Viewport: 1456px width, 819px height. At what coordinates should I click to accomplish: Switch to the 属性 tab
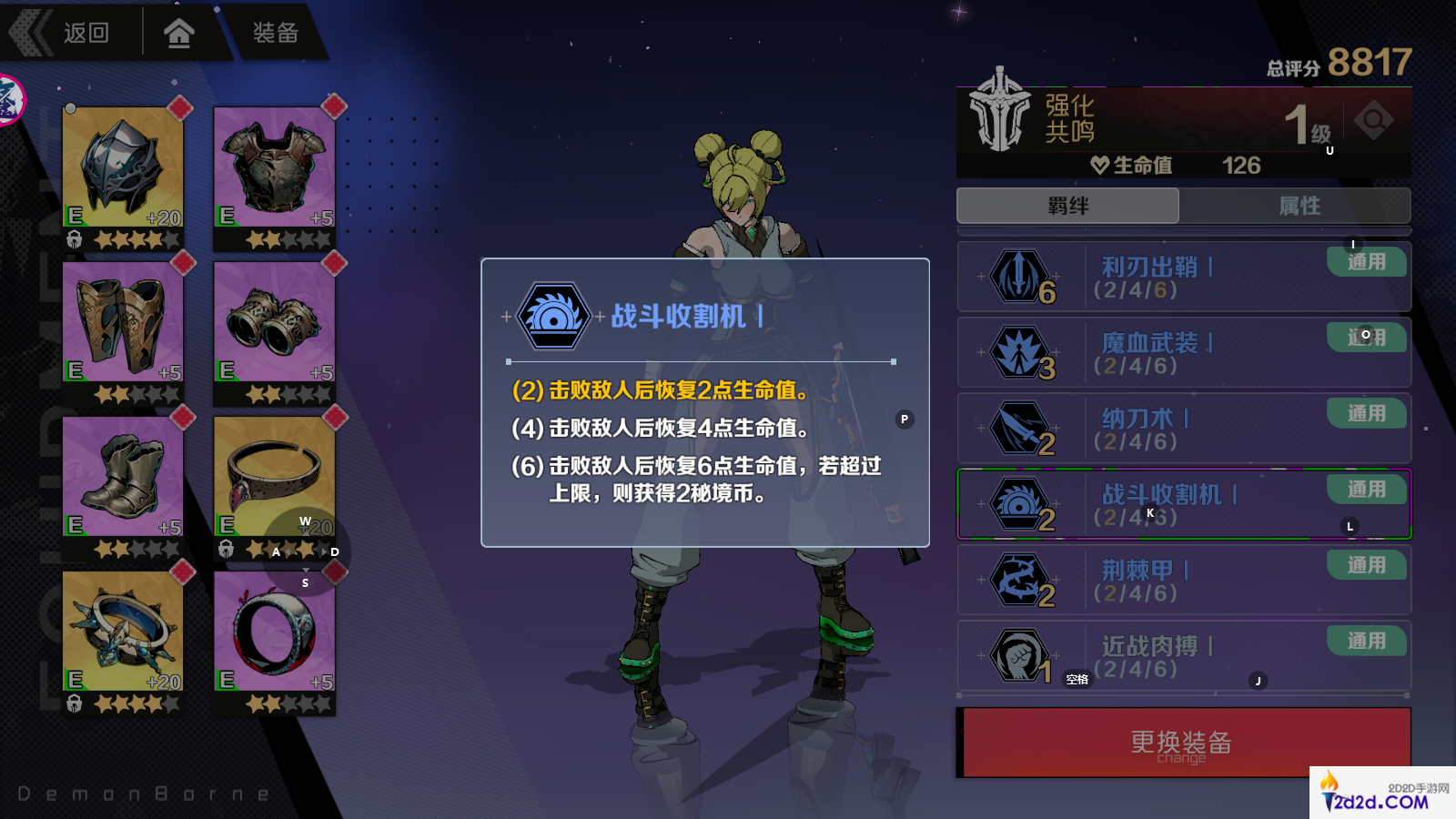point(1299,206)
